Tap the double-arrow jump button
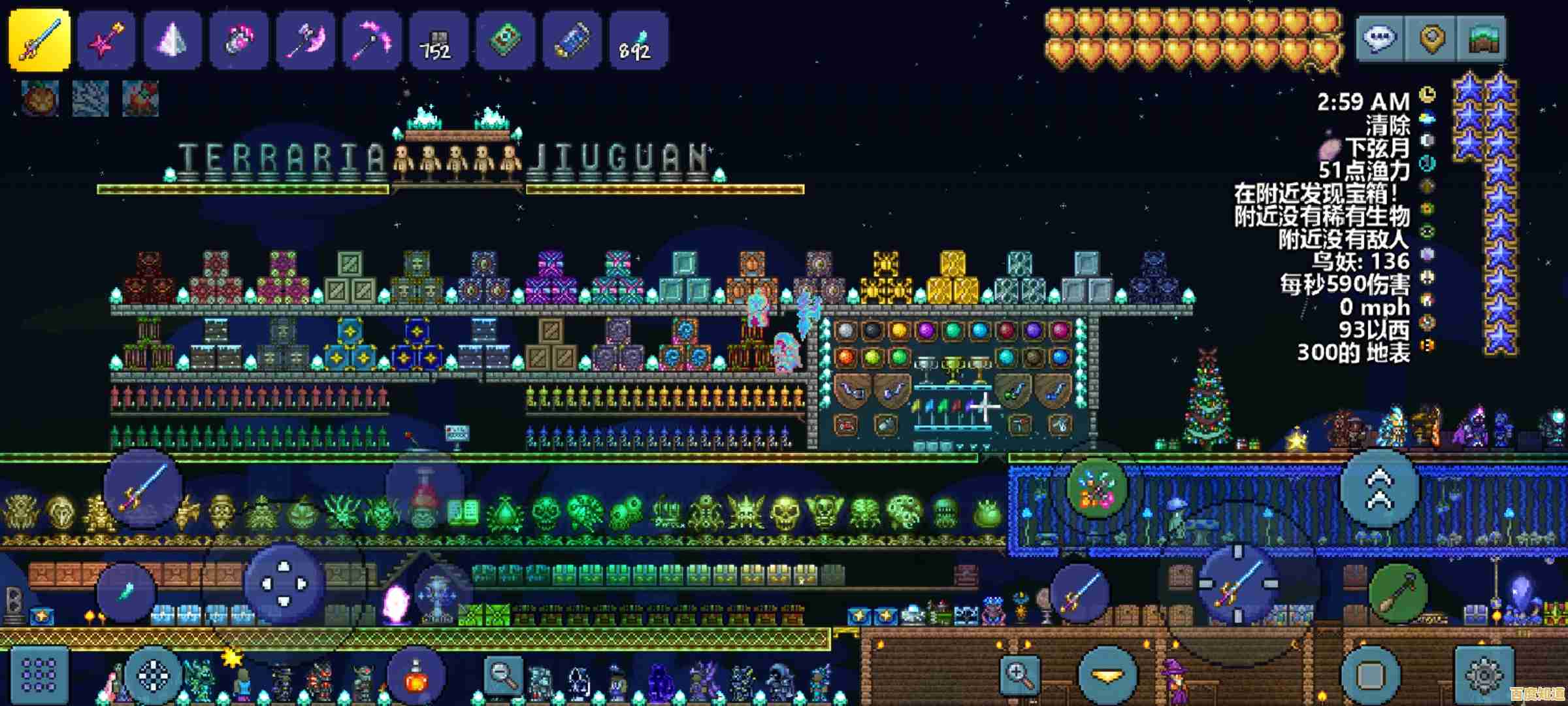This screenshot has height=706, width=1568. (1379, 489)
